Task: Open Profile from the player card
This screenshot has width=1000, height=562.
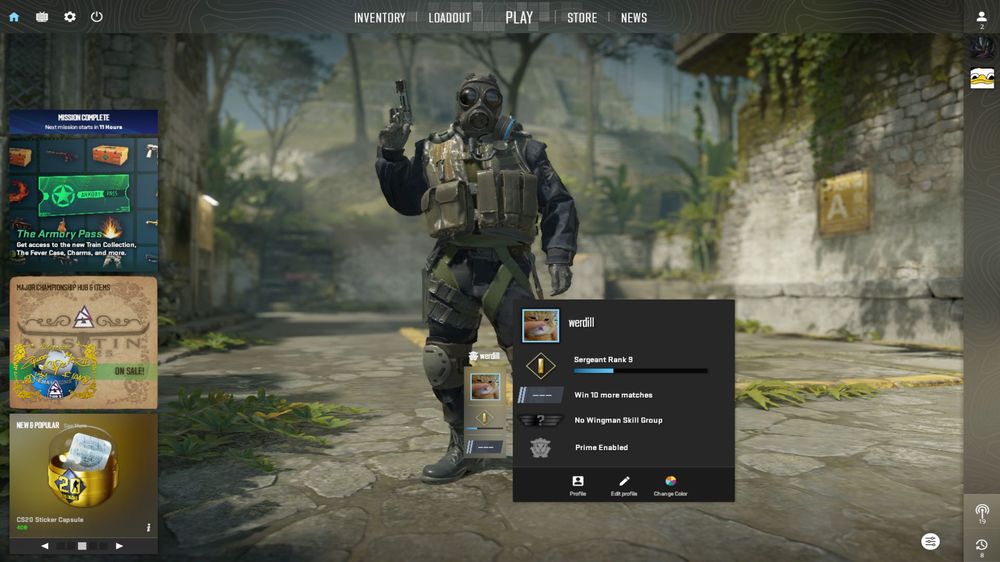Action: point(578,486)
